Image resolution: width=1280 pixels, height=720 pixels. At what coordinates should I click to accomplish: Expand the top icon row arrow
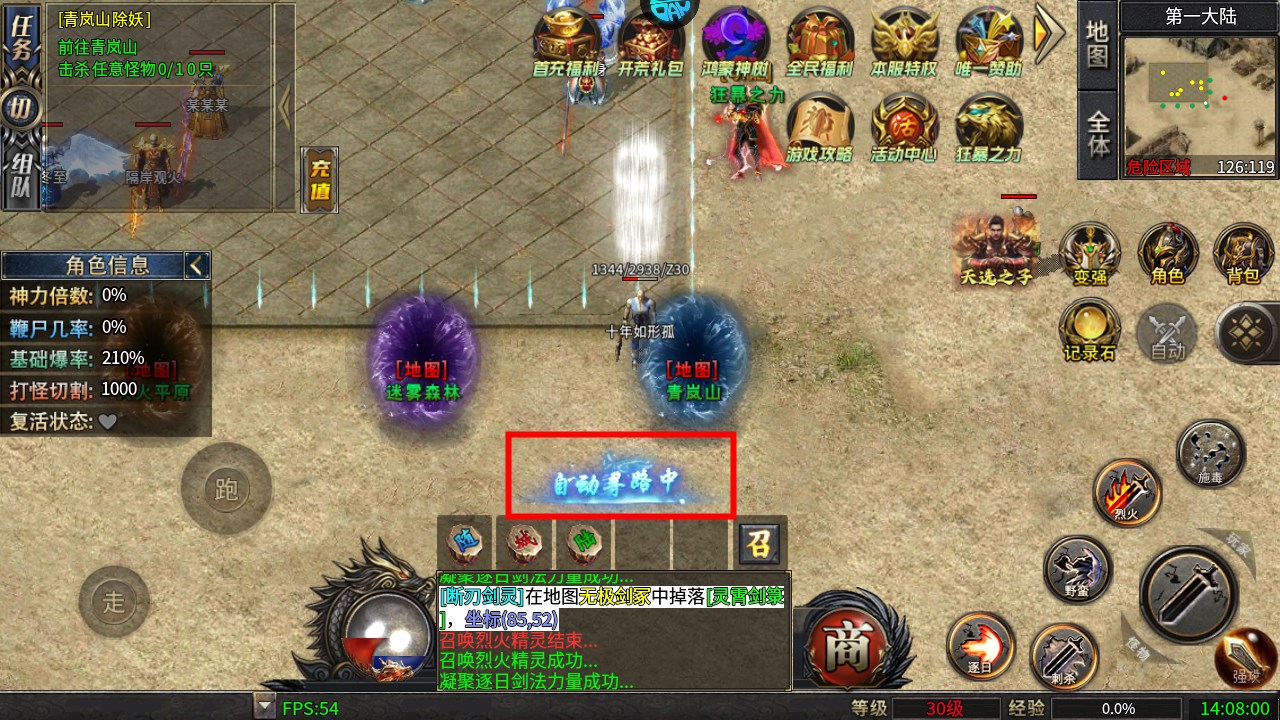[1048, 34]
